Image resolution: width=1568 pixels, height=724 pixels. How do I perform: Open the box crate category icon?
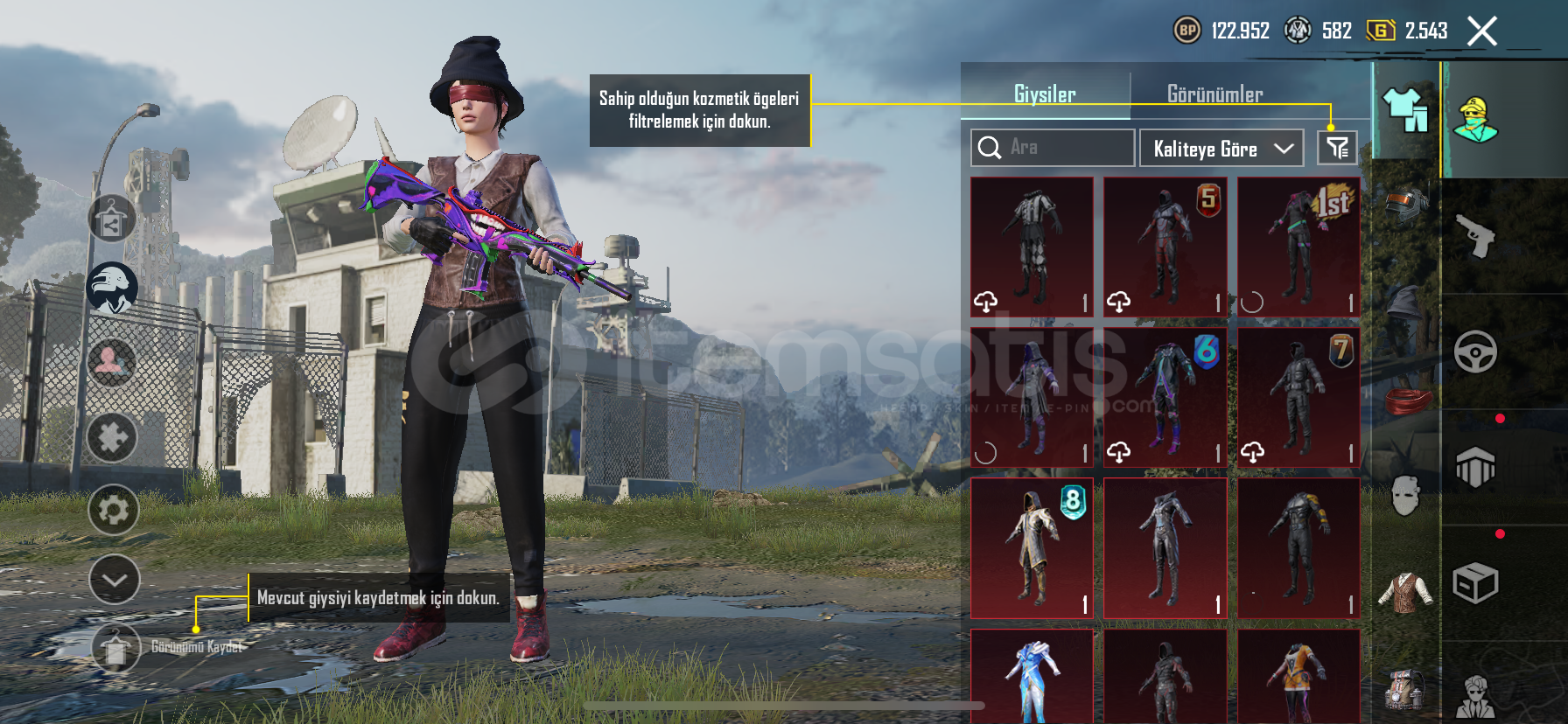coord(1475,583)
